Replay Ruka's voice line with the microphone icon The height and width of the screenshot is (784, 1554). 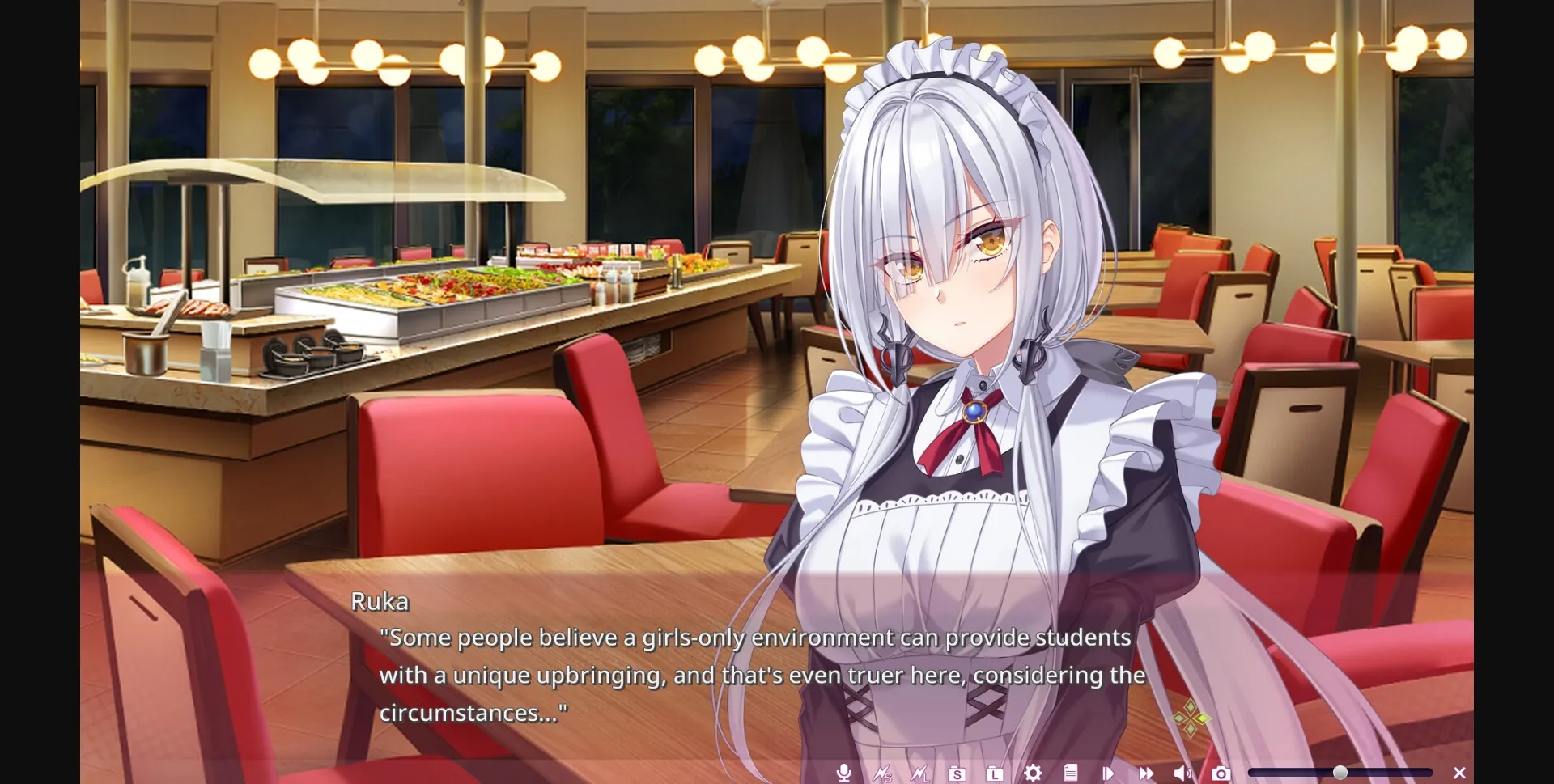844,773
